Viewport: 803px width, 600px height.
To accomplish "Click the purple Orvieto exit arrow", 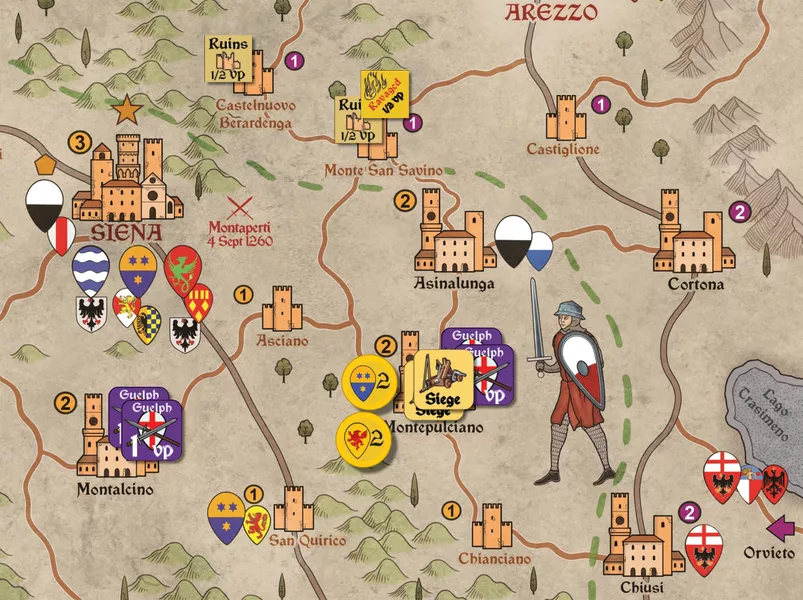I will coord(781,526).
